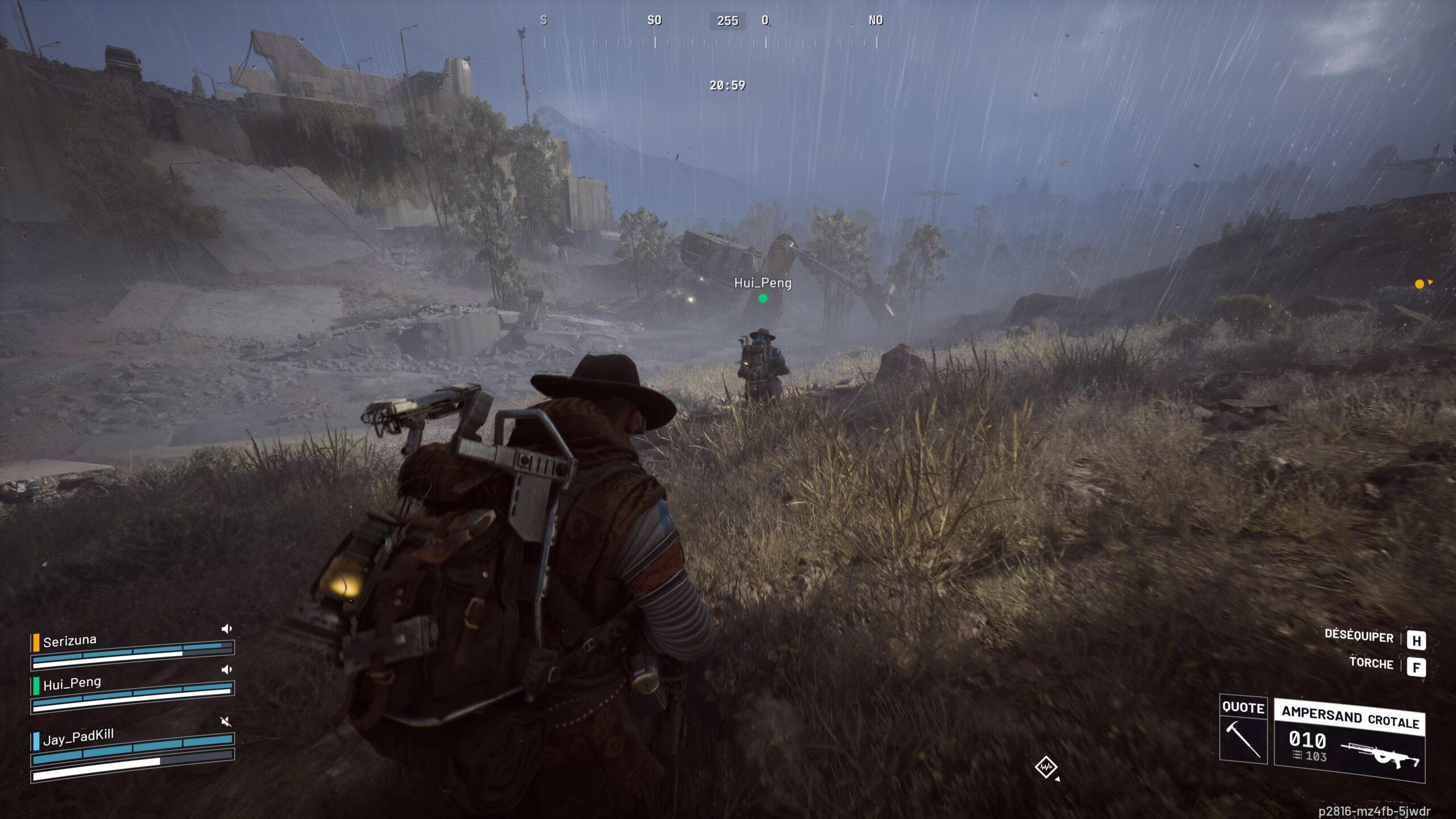Click the orange teammate edge marker
Screen dimensions: 1456x819
click(1420, 284)
